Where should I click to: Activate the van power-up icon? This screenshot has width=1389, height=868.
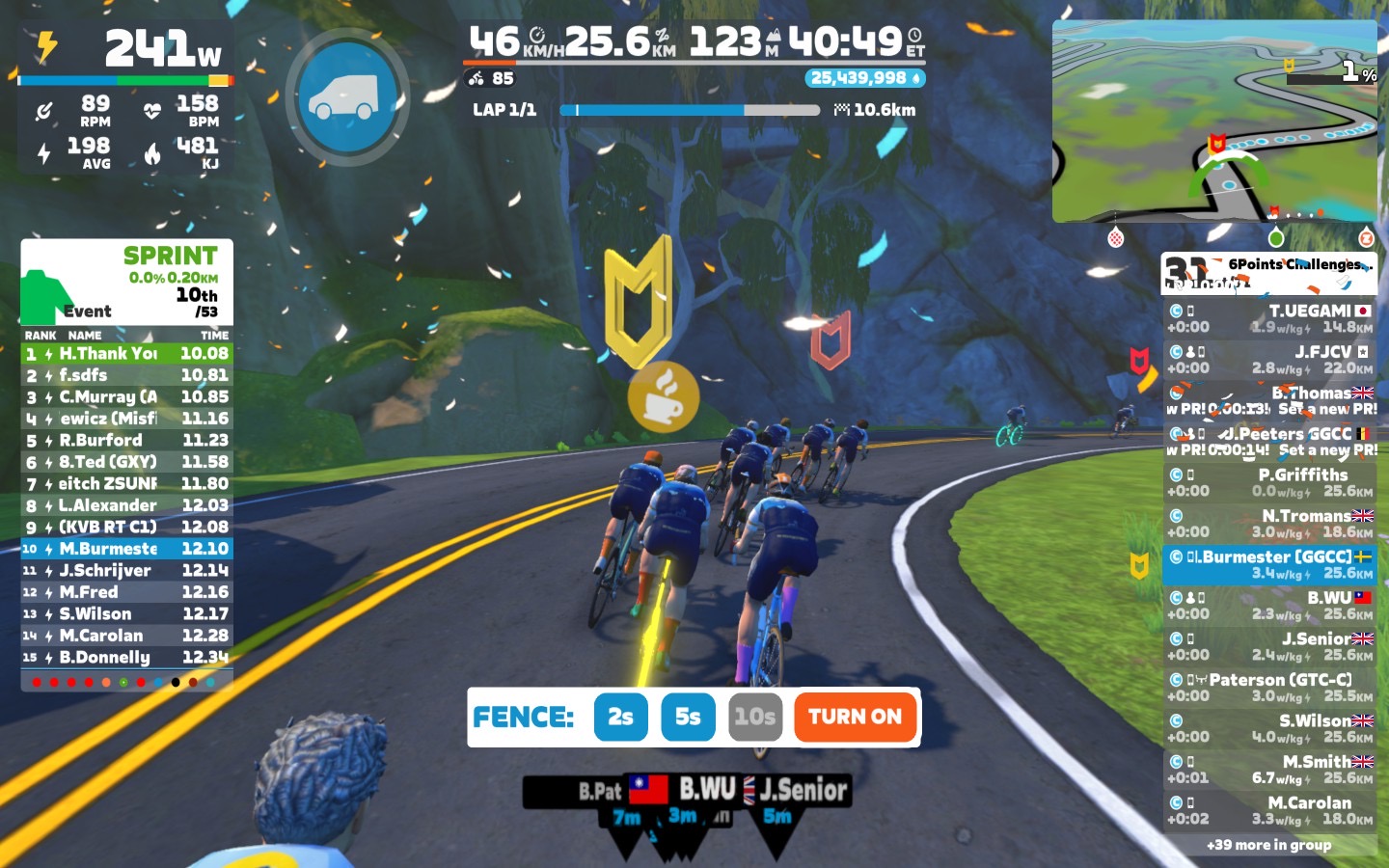pyautogui.click(x=347, y=96)
